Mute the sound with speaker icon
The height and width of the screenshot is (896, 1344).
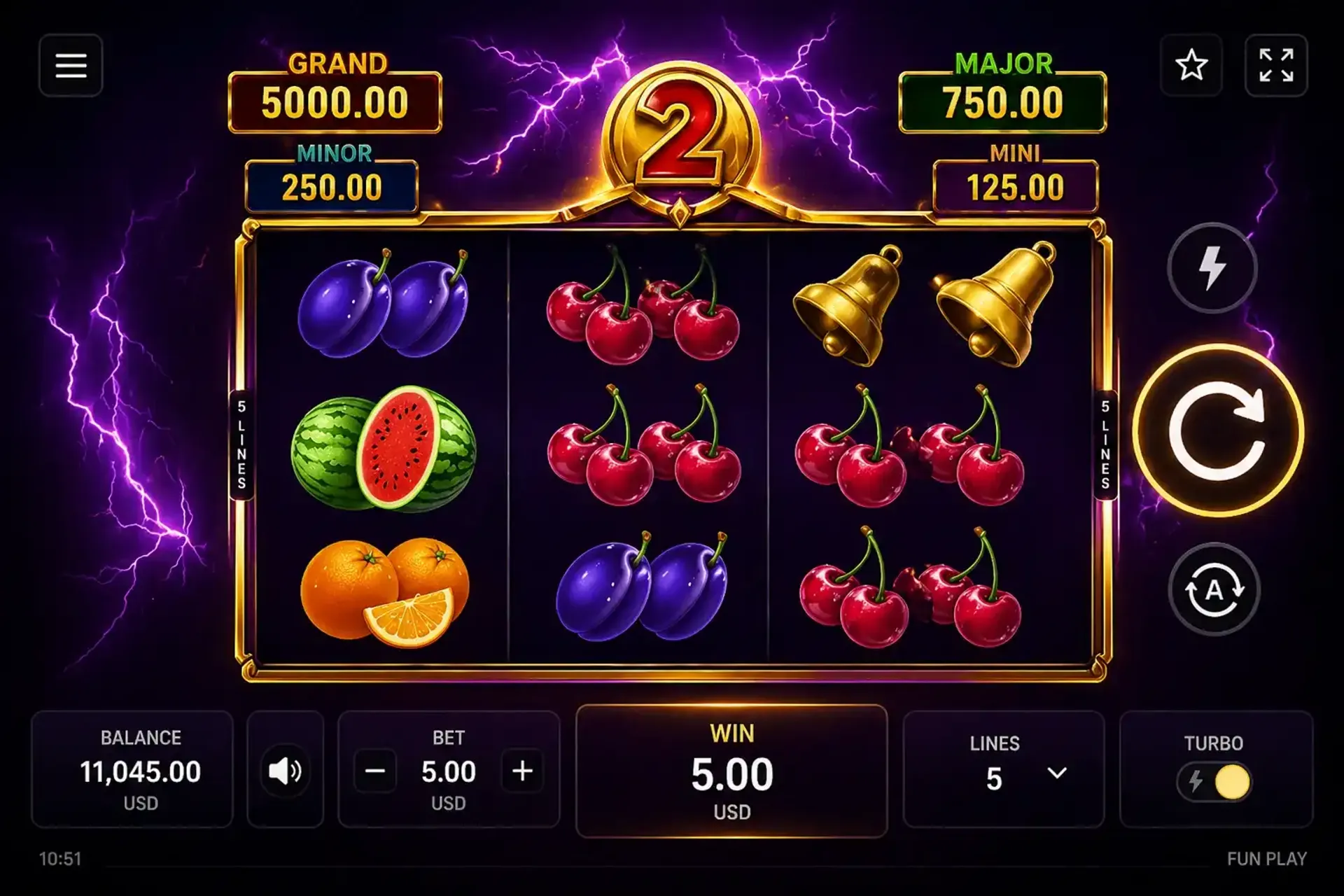coord(285,771)
